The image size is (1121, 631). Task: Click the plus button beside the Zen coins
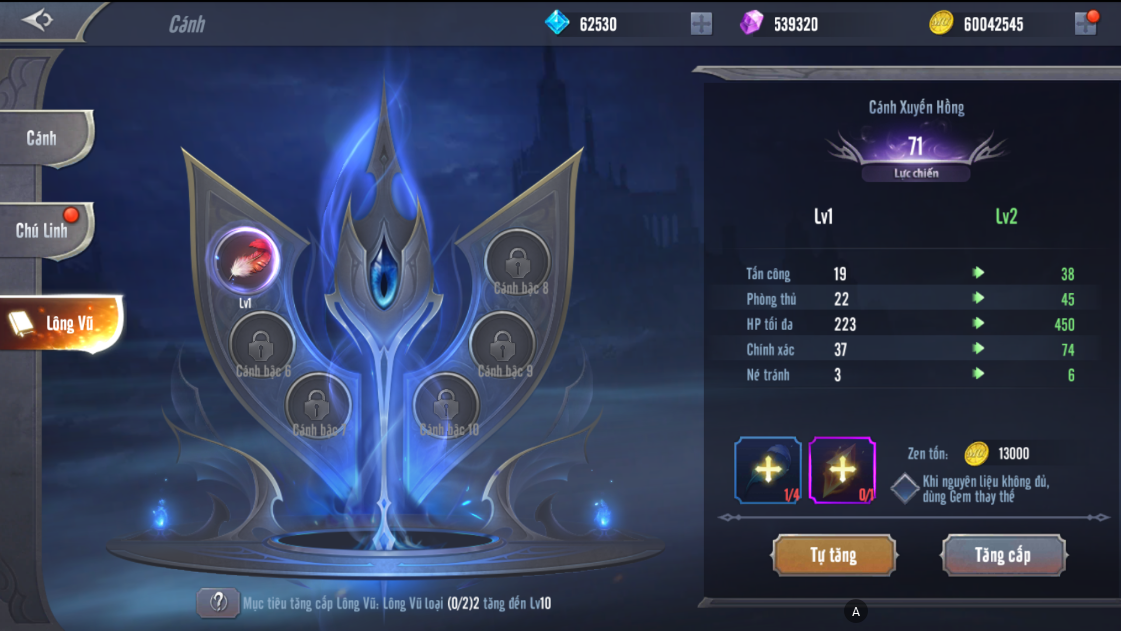tap(1085, 24)
